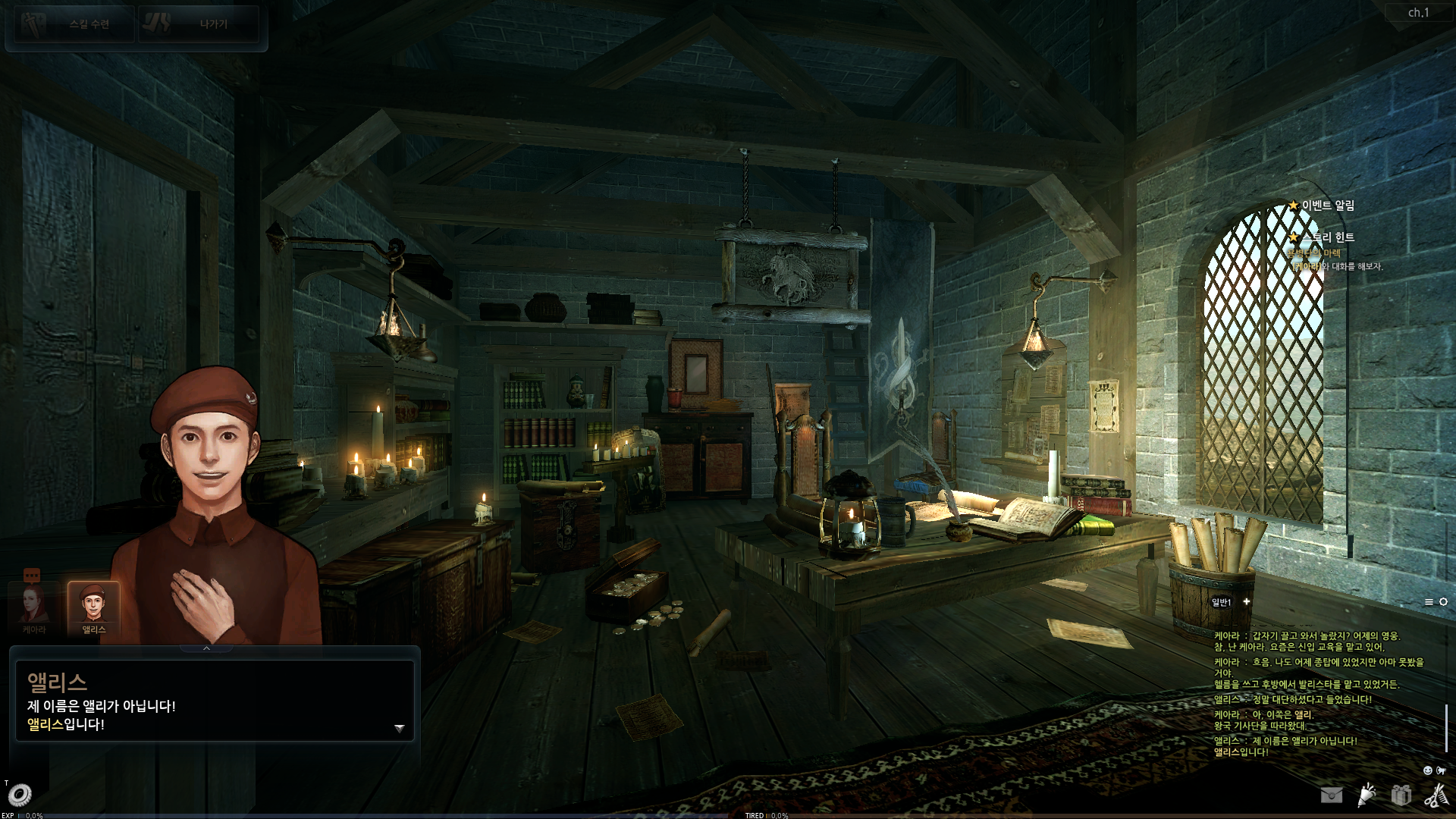Select the 앨리스 portrait
1456x819 pixels.
pyautogui.click(x=93, y=607)
